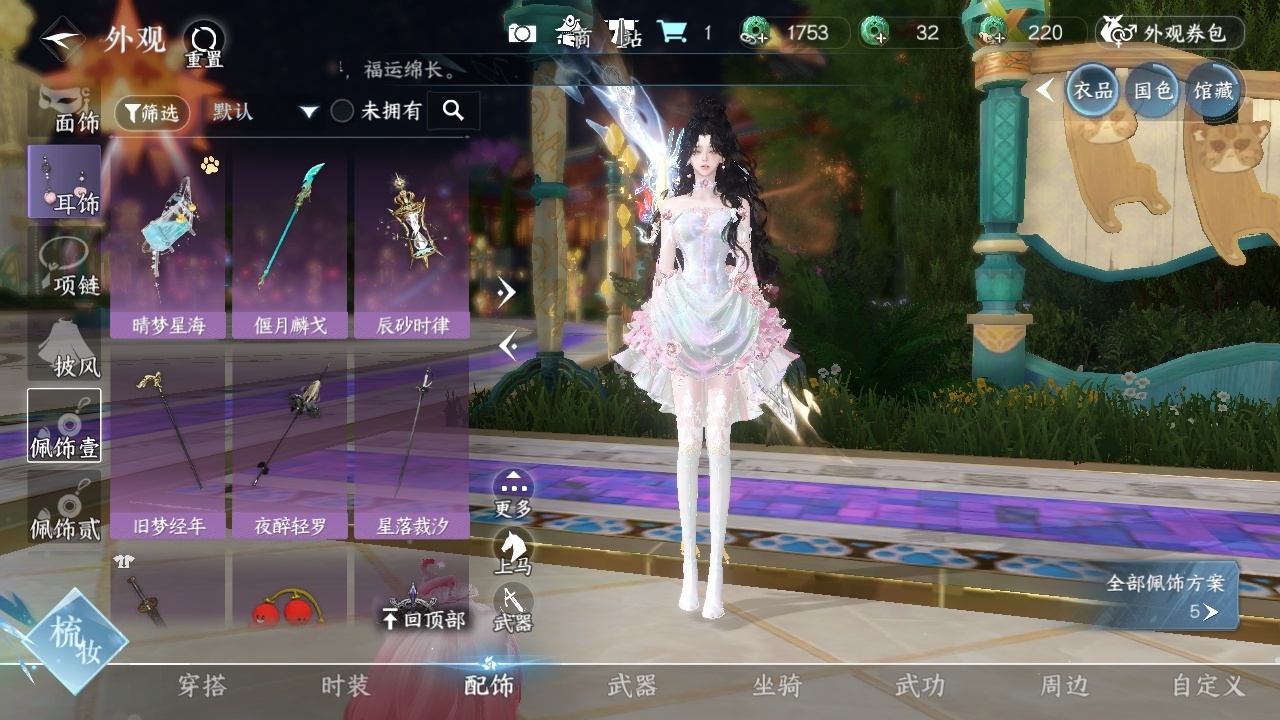
Task: Open the magnifier search button
Action: tap(453, 111)
